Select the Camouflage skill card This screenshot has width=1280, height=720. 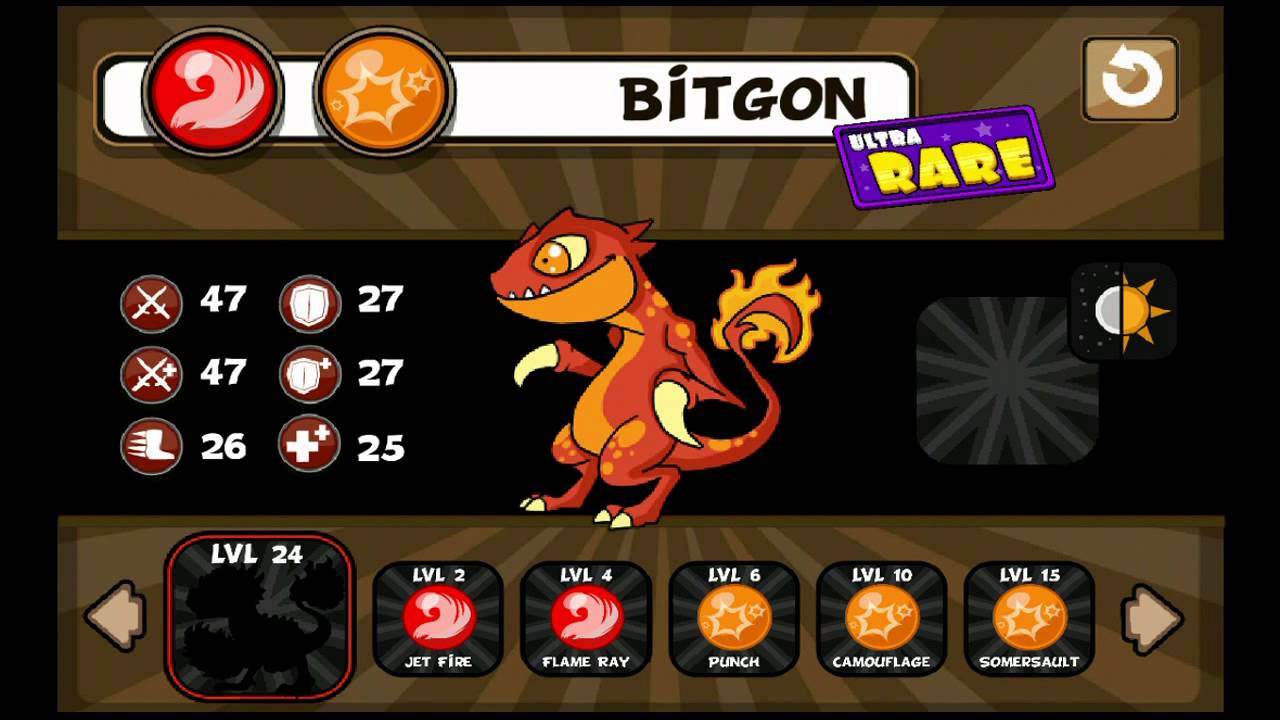882,618
